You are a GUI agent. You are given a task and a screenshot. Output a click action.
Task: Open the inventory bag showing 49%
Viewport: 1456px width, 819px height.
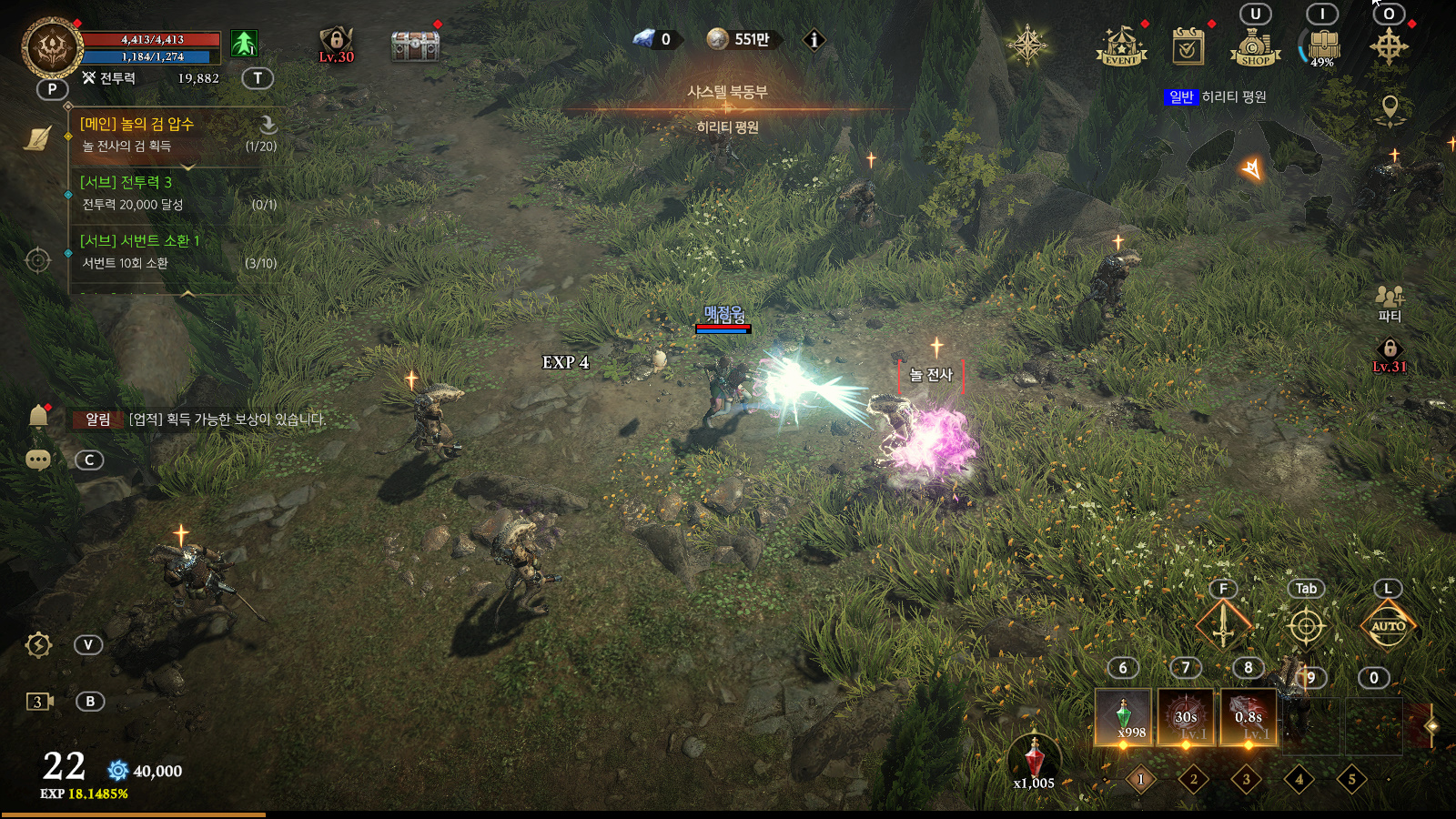(x=1322, y=45)
